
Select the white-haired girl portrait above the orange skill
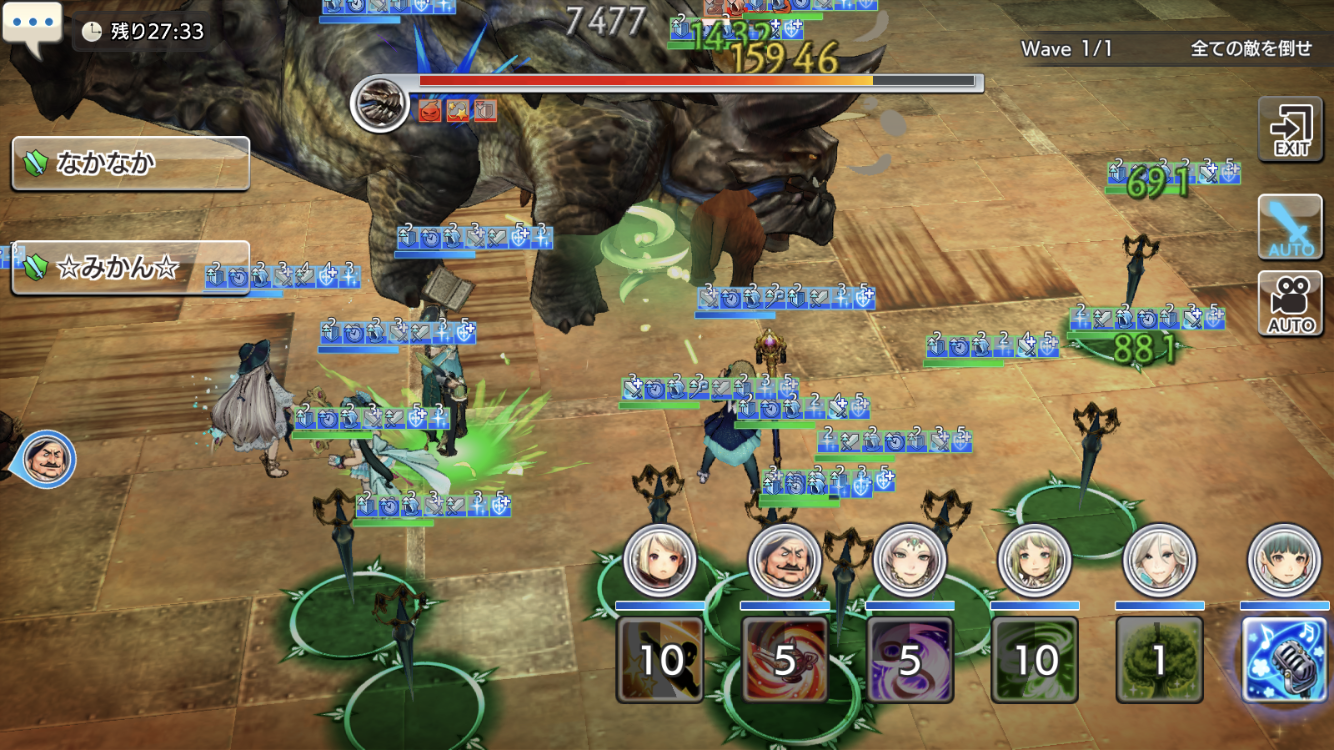click(660, 560)
